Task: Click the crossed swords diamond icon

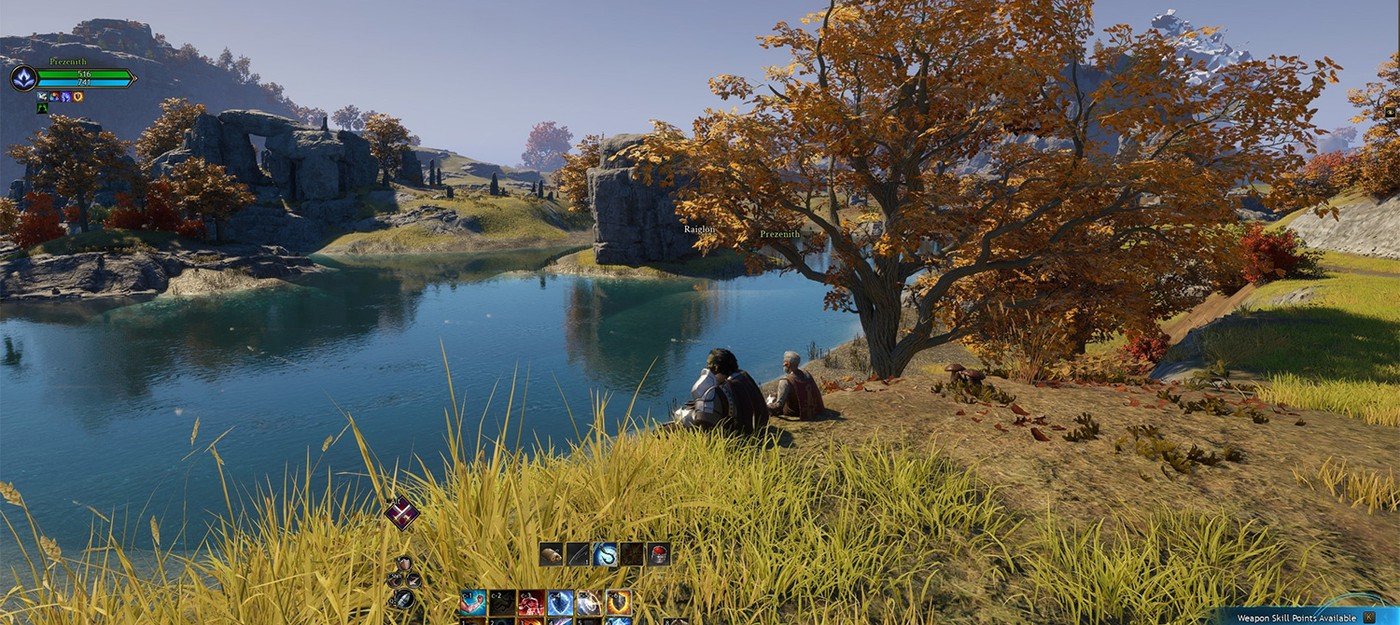Action: click(x=401, y=513)
